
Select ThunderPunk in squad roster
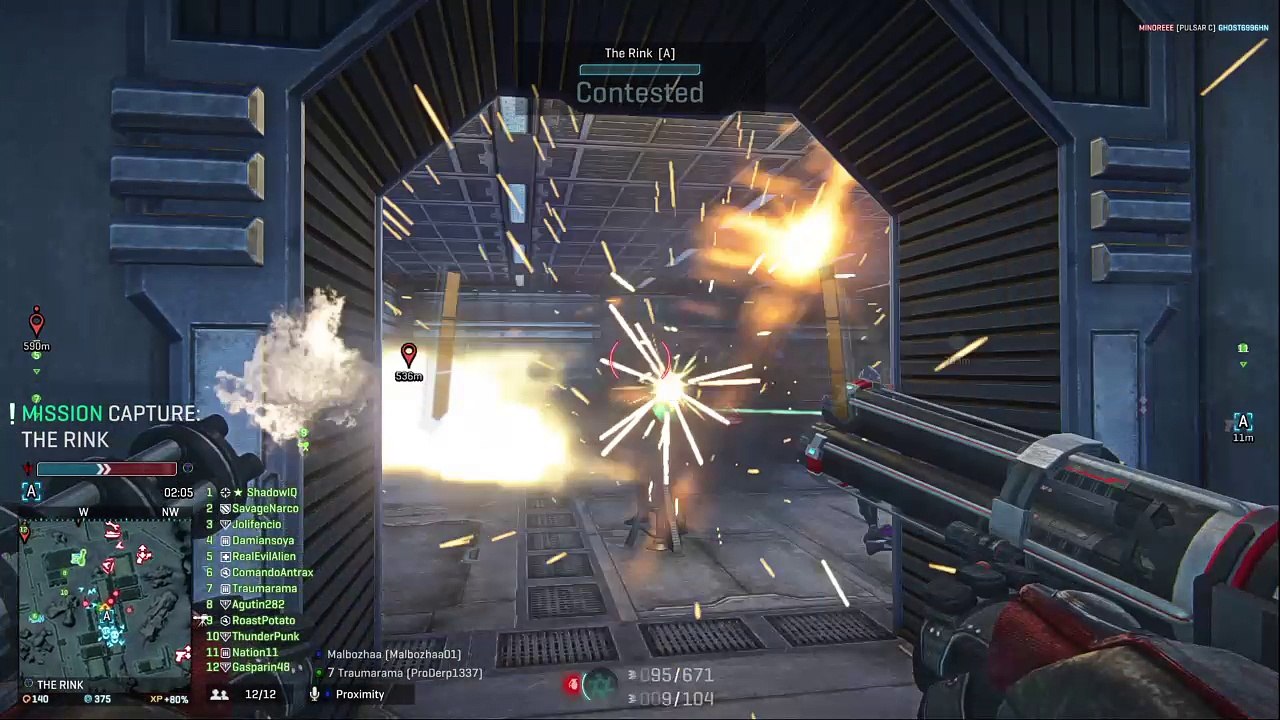click(265, 637)
